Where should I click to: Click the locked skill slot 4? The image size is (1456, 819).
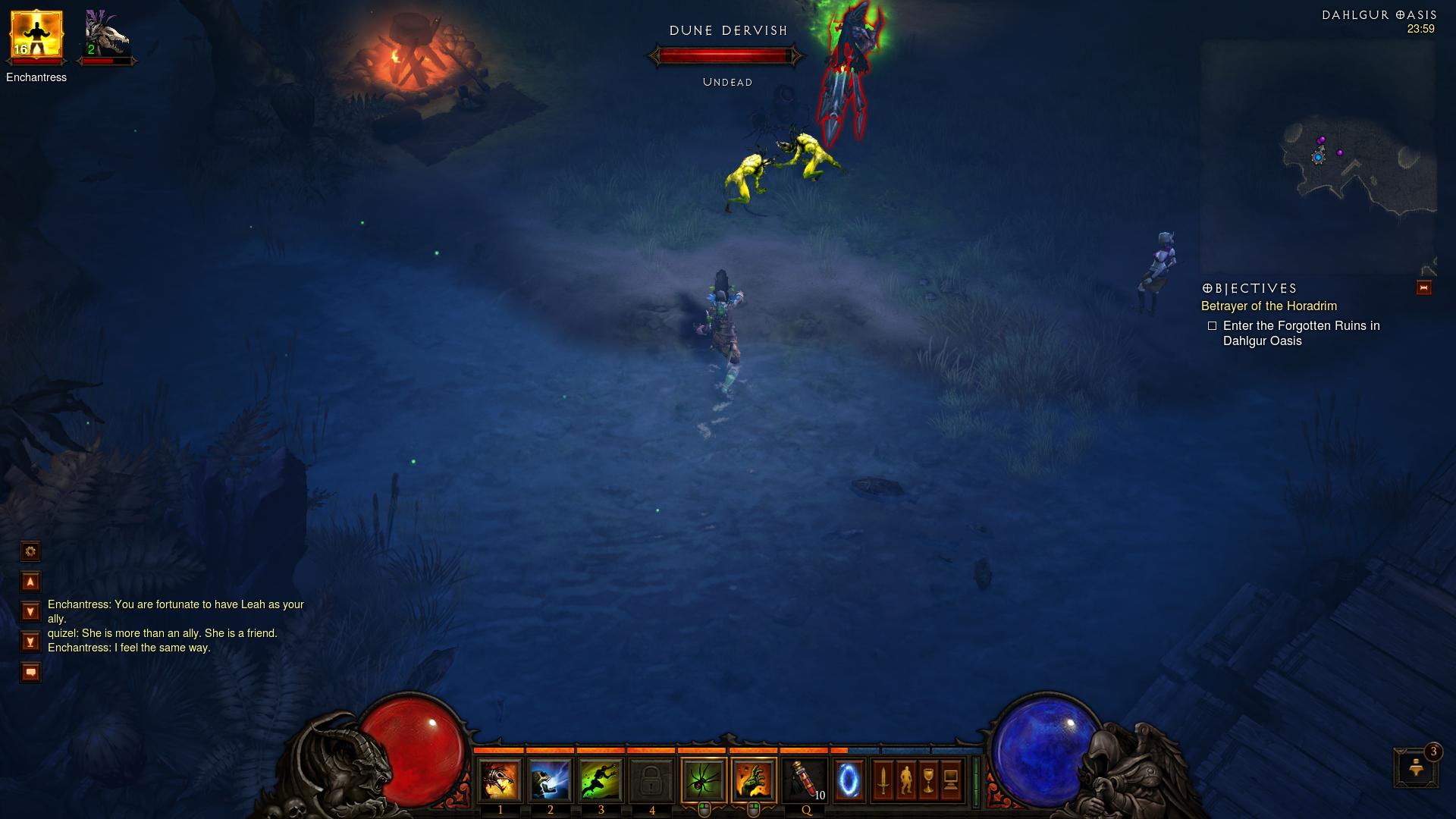click(x=651, y=780)
